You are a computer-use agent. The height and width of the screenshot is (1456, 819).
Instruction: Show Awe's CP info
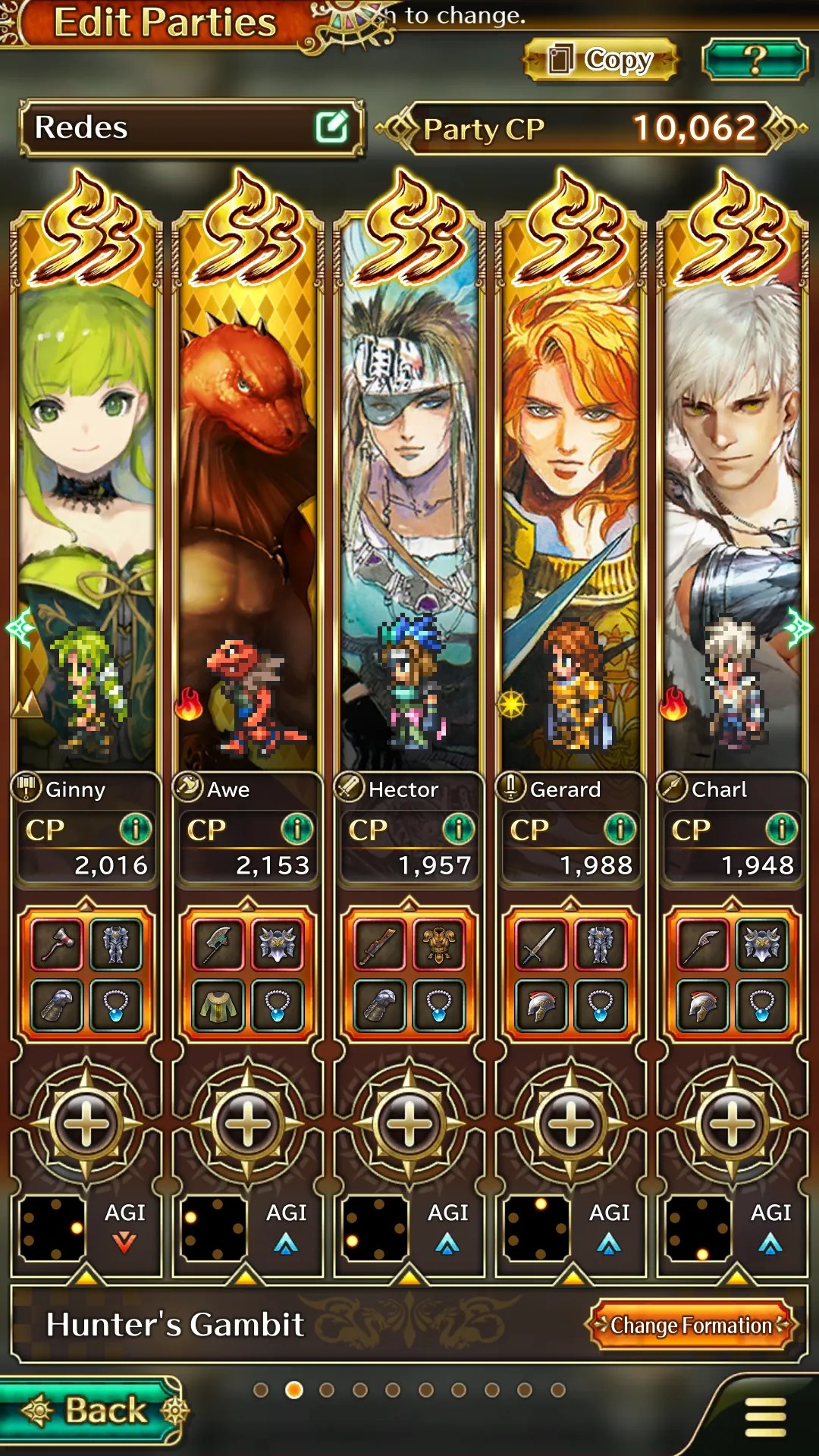click(x=297, y=829)
